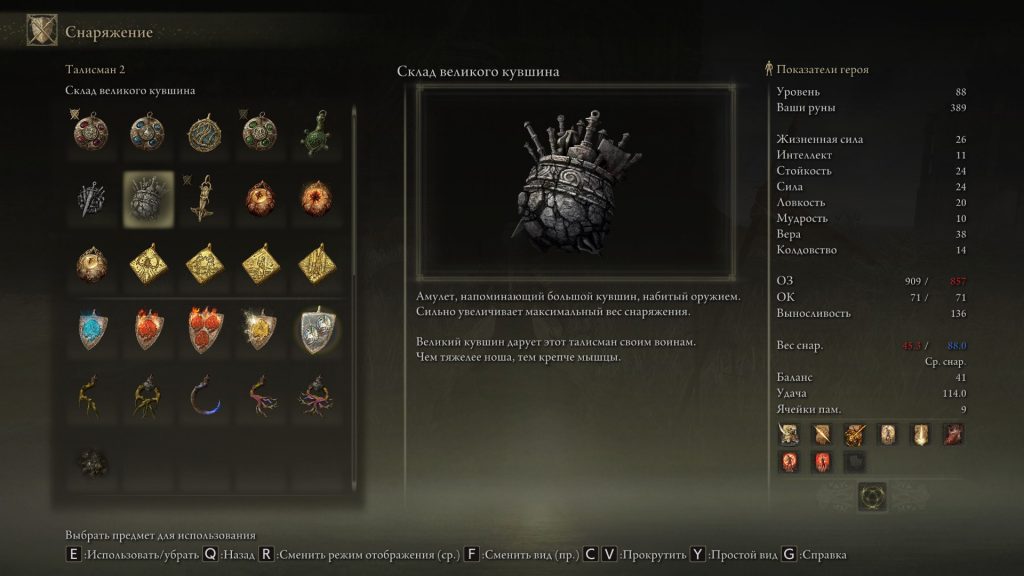Viewport: 1024px width, 576px height.
Task: Equip the triple red flame shield talisman
Action: (x=204, y=329)
